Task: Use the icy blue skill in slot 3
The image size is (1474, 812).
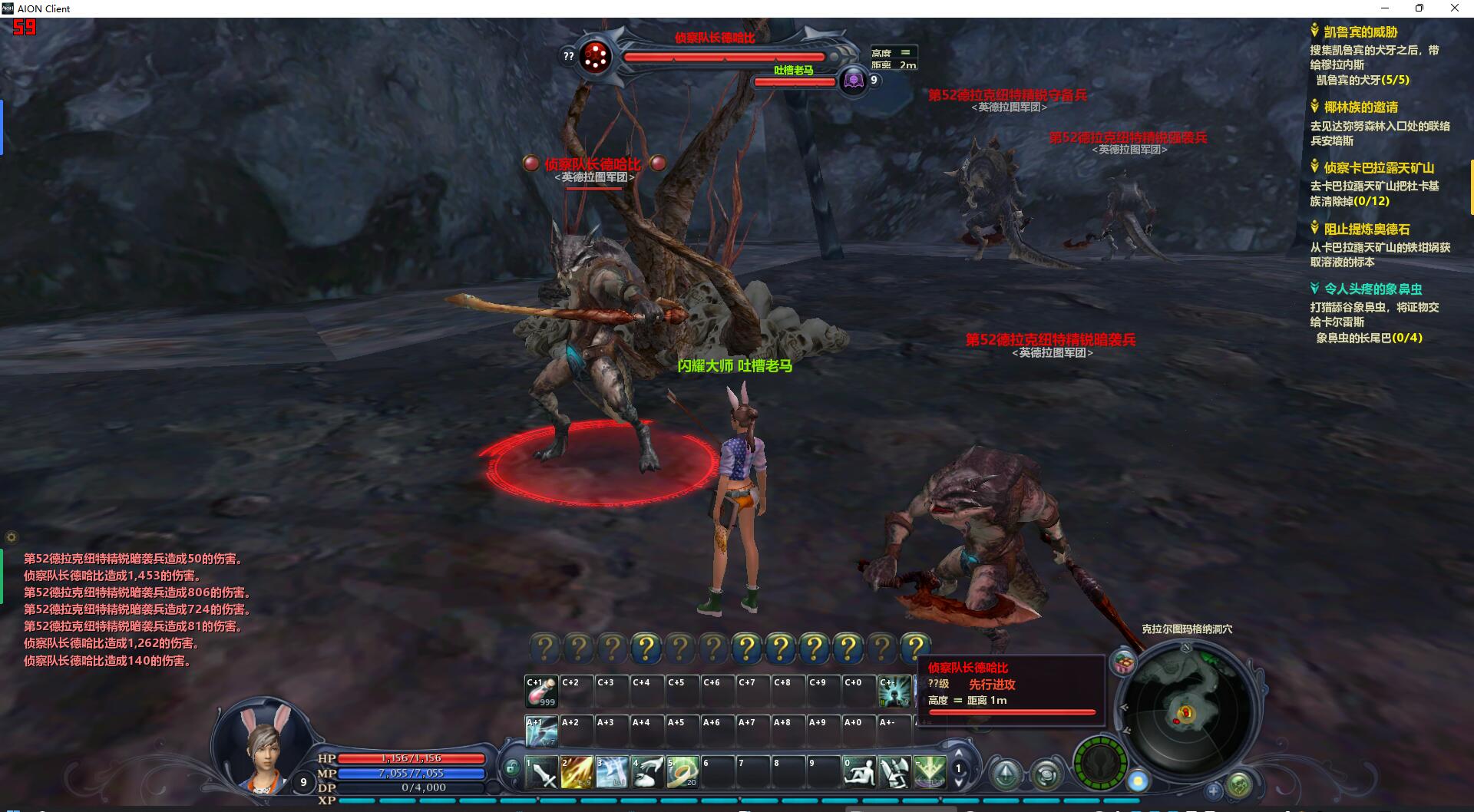Action: (612, 772)
